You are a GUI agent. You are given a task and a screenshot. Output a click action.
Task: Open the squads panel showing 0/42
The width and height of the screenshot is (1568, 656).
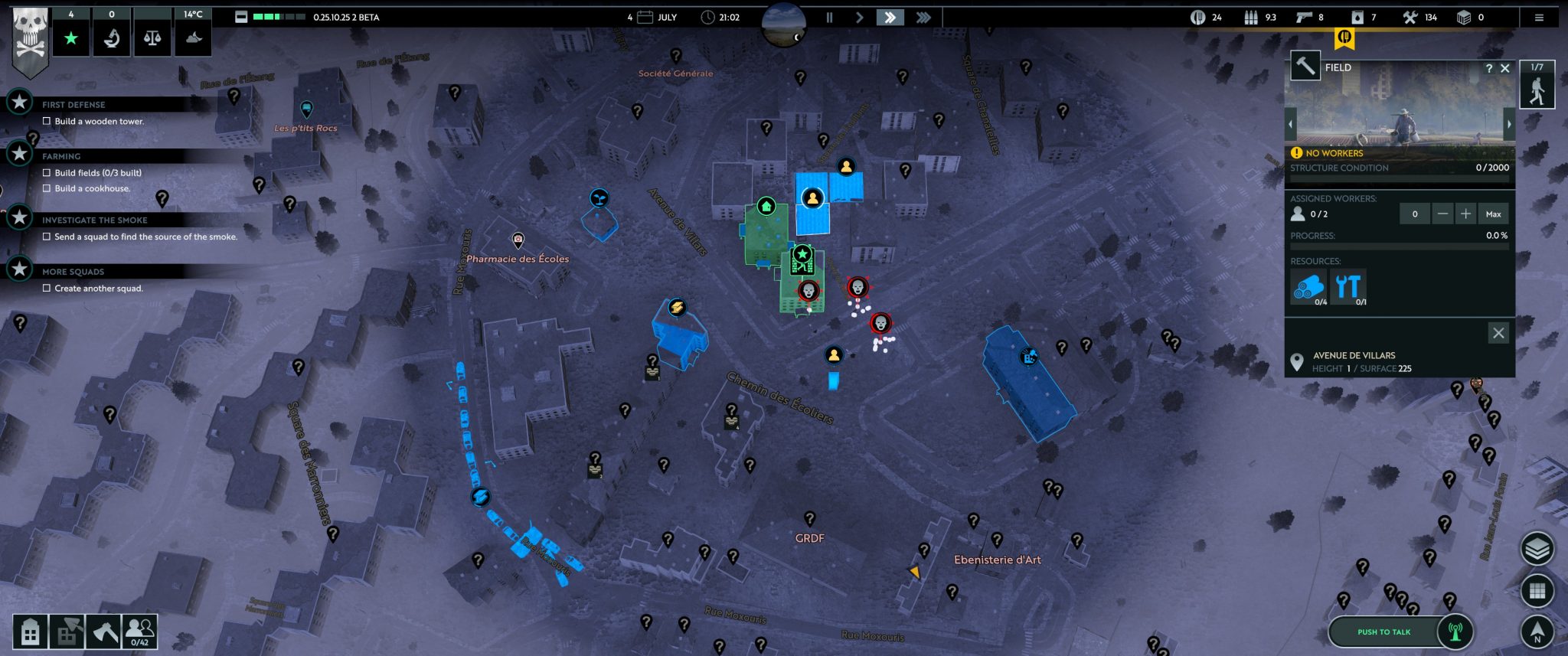(139, 632)
